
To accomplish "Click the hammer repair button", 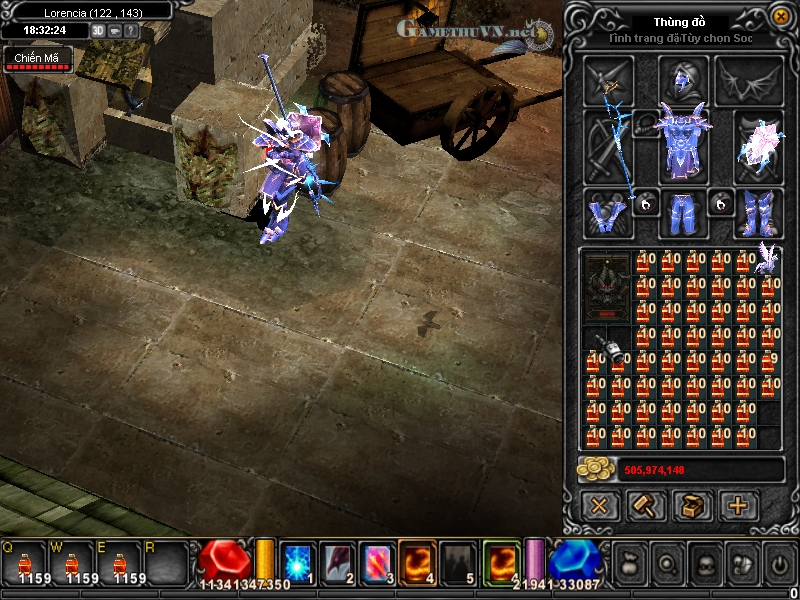I will (646, 505).
